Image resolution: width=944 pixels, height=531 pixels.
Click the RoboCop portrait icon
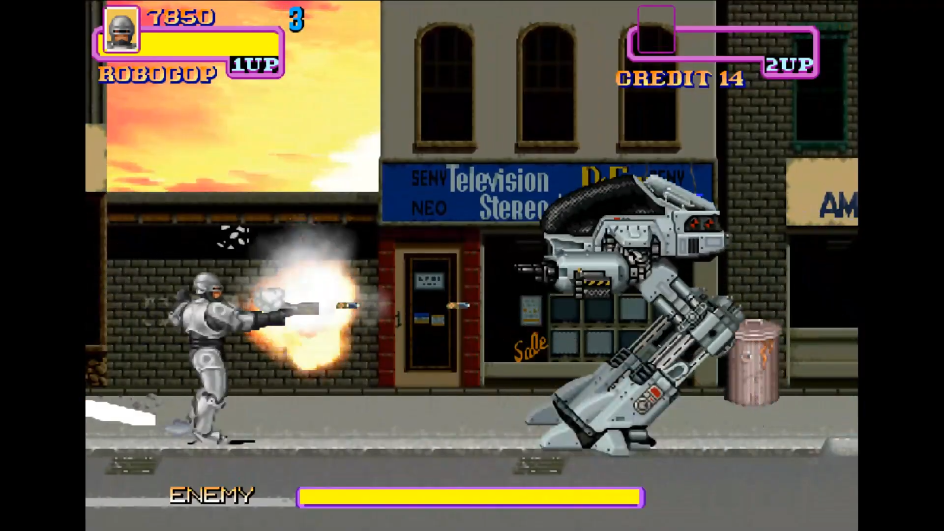coord(121,29)
